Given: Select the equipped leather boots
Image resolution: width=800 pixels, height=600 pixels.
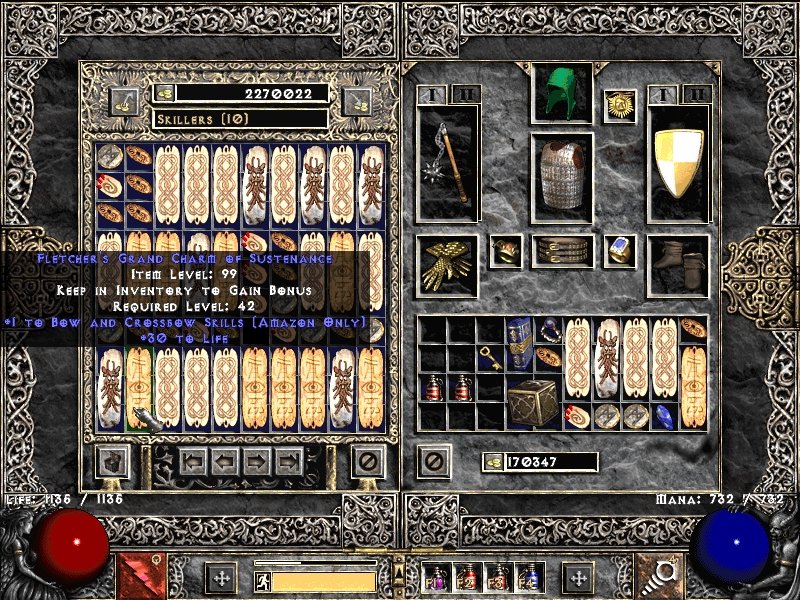Looking at the screenshot, I should [678, 265].
